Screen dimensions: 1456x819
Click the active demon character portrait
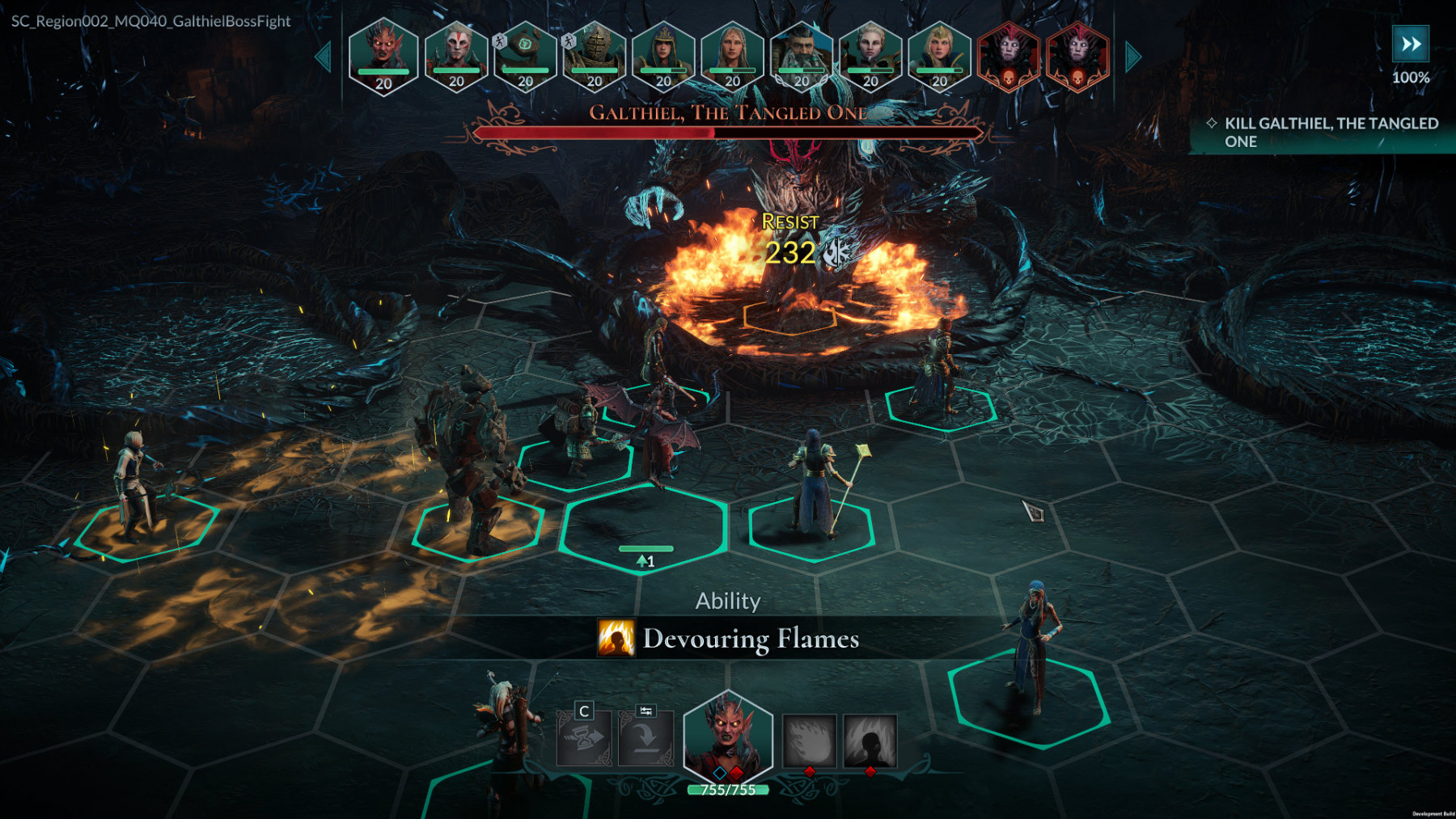728,737
